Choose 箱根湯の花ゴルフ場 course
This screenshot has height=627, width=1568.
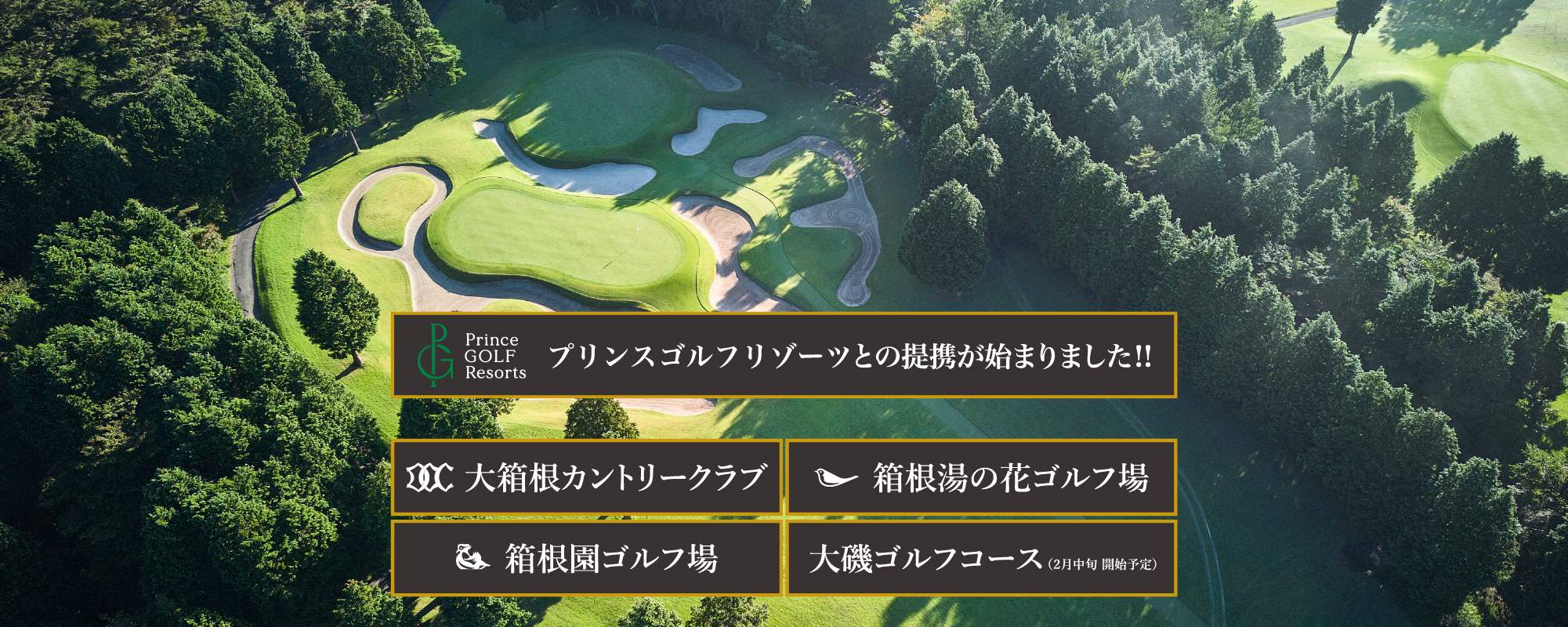click(x=981, y=477)
